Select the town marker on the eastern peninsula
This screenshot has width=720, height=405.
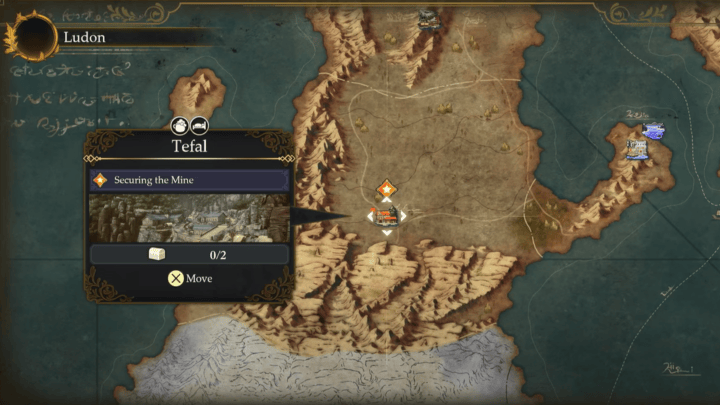click(x=636, y=150)
